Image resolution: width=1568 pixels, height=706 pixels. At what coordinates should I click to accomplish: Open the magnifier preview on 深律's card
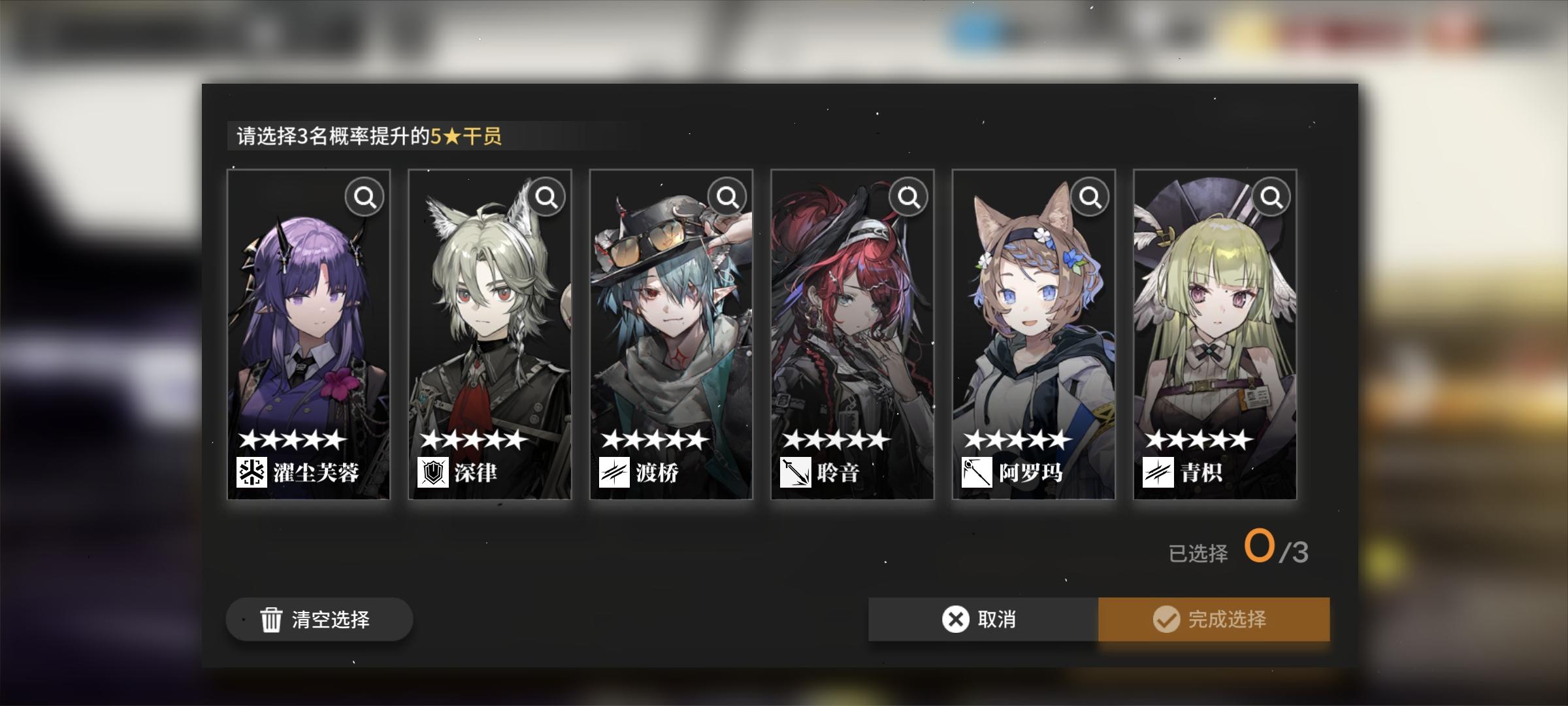(546, 195)
